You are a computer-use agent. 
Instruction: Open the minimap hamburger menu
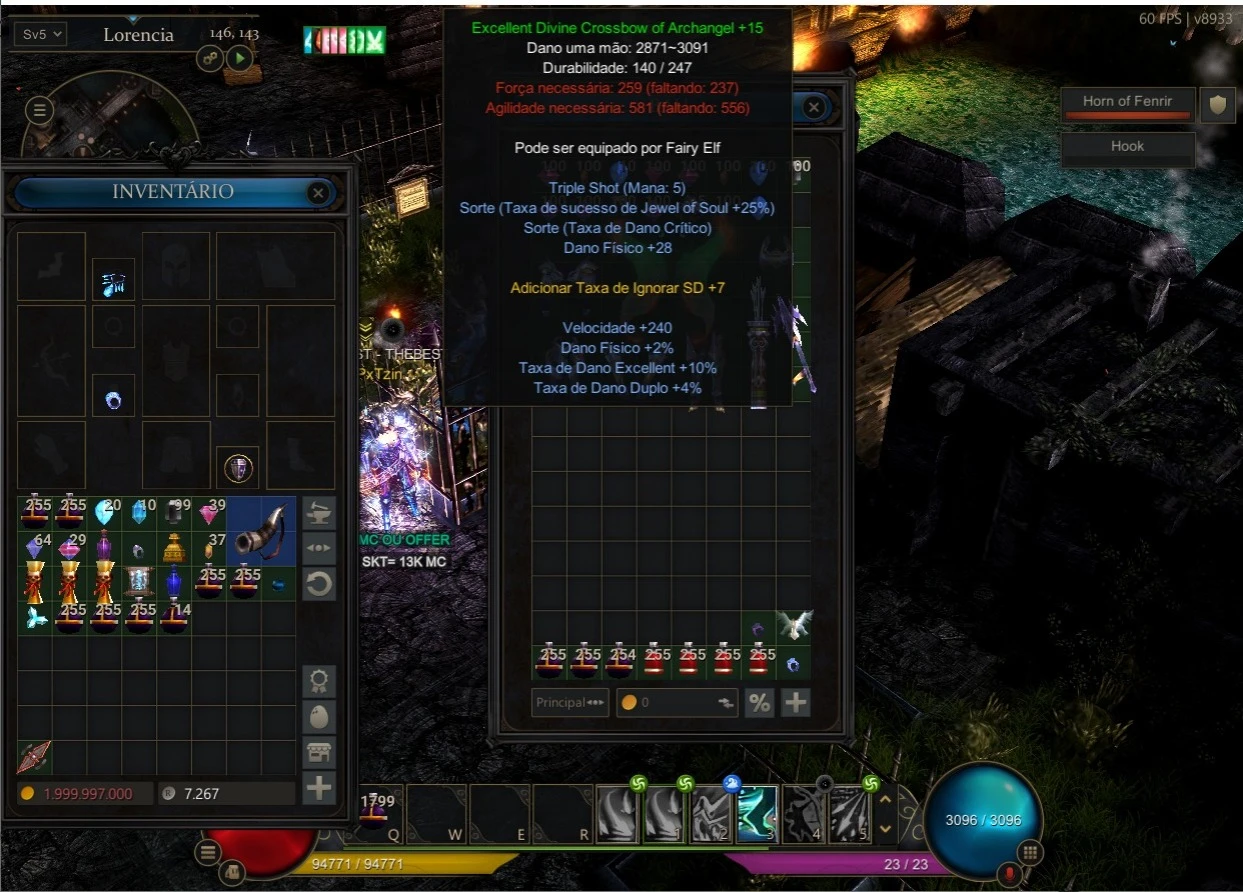point(40,110)
